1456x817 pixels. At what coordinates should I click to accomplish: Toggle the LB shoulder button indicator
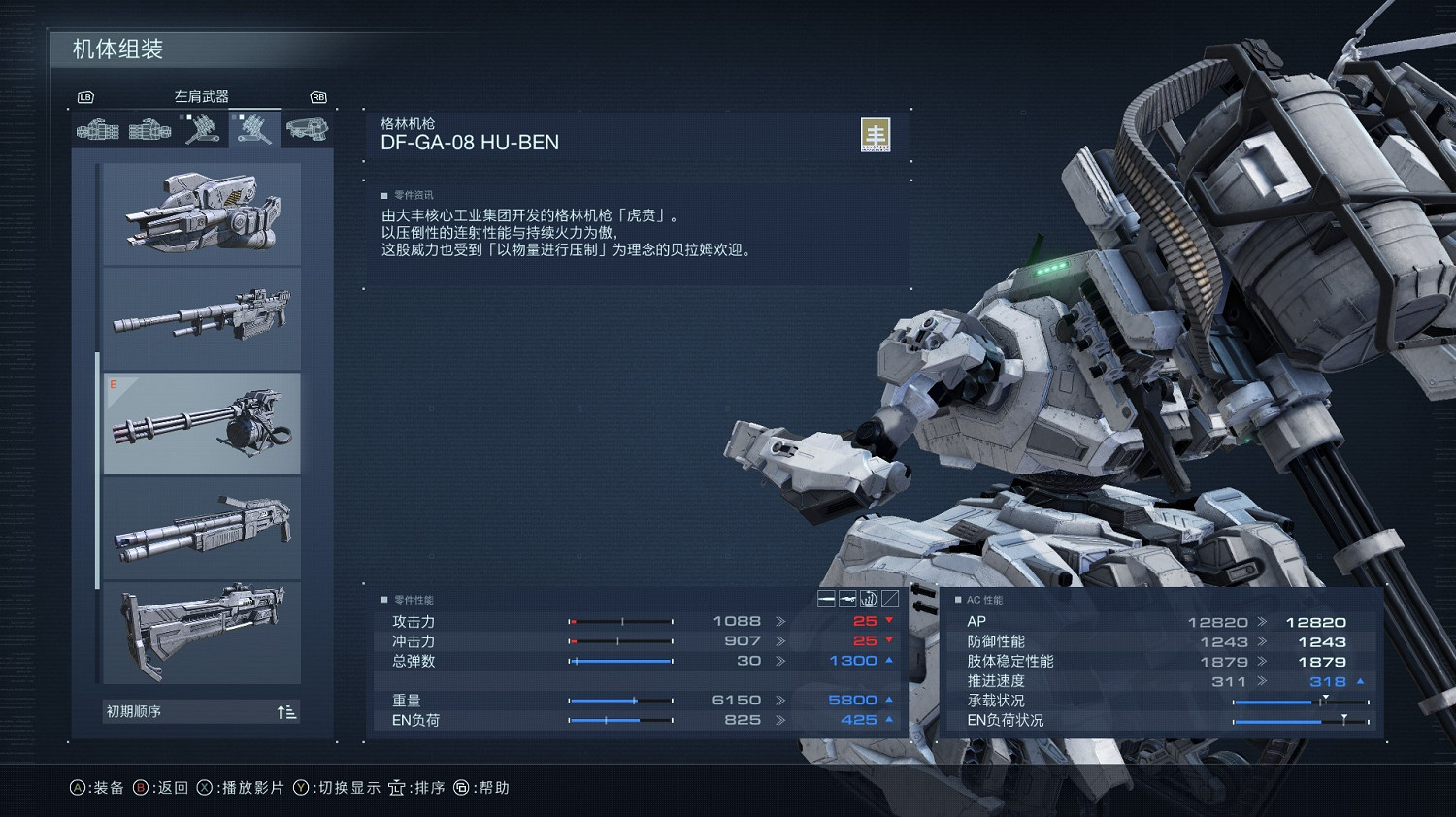coord(86,97)
